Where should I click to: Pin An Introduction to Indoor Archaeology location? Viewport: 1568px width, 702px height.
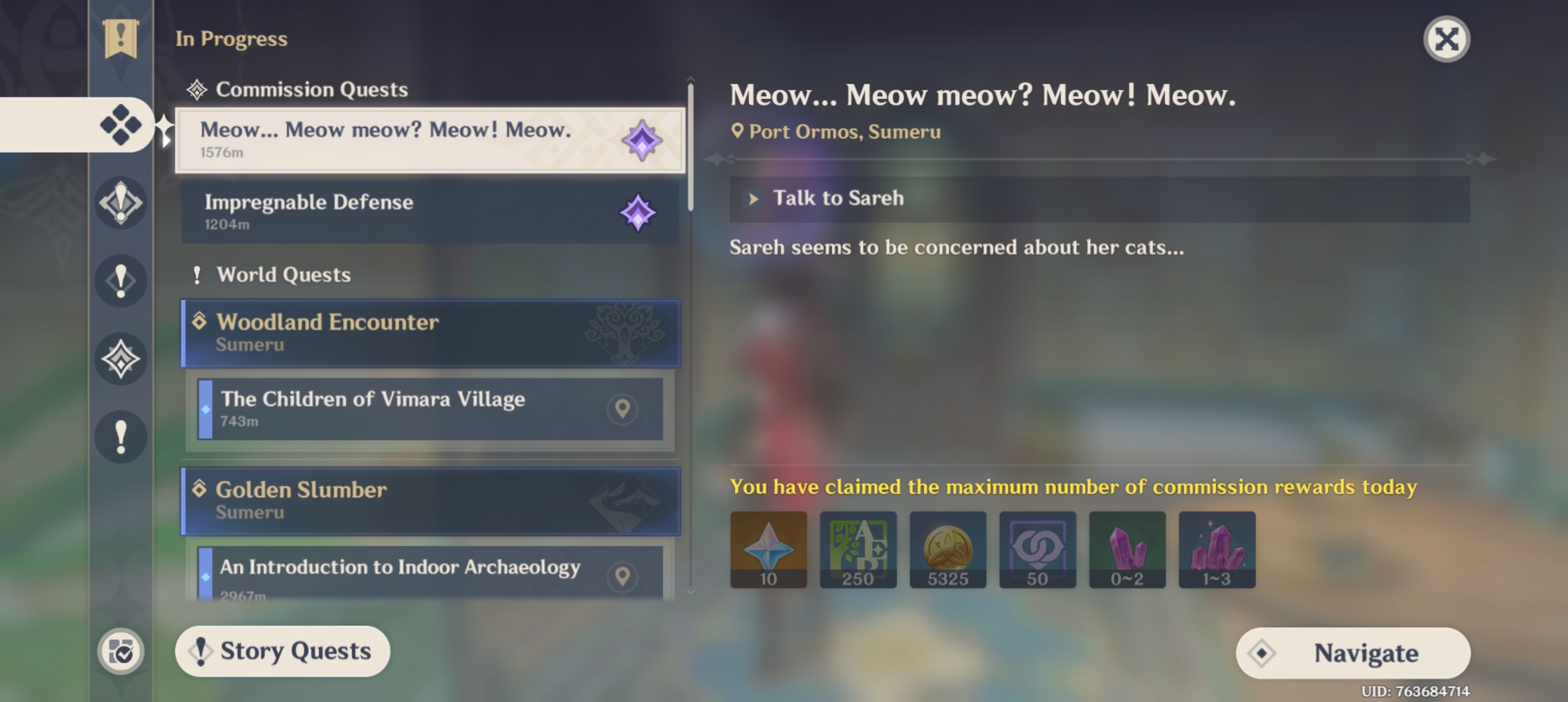623,577
